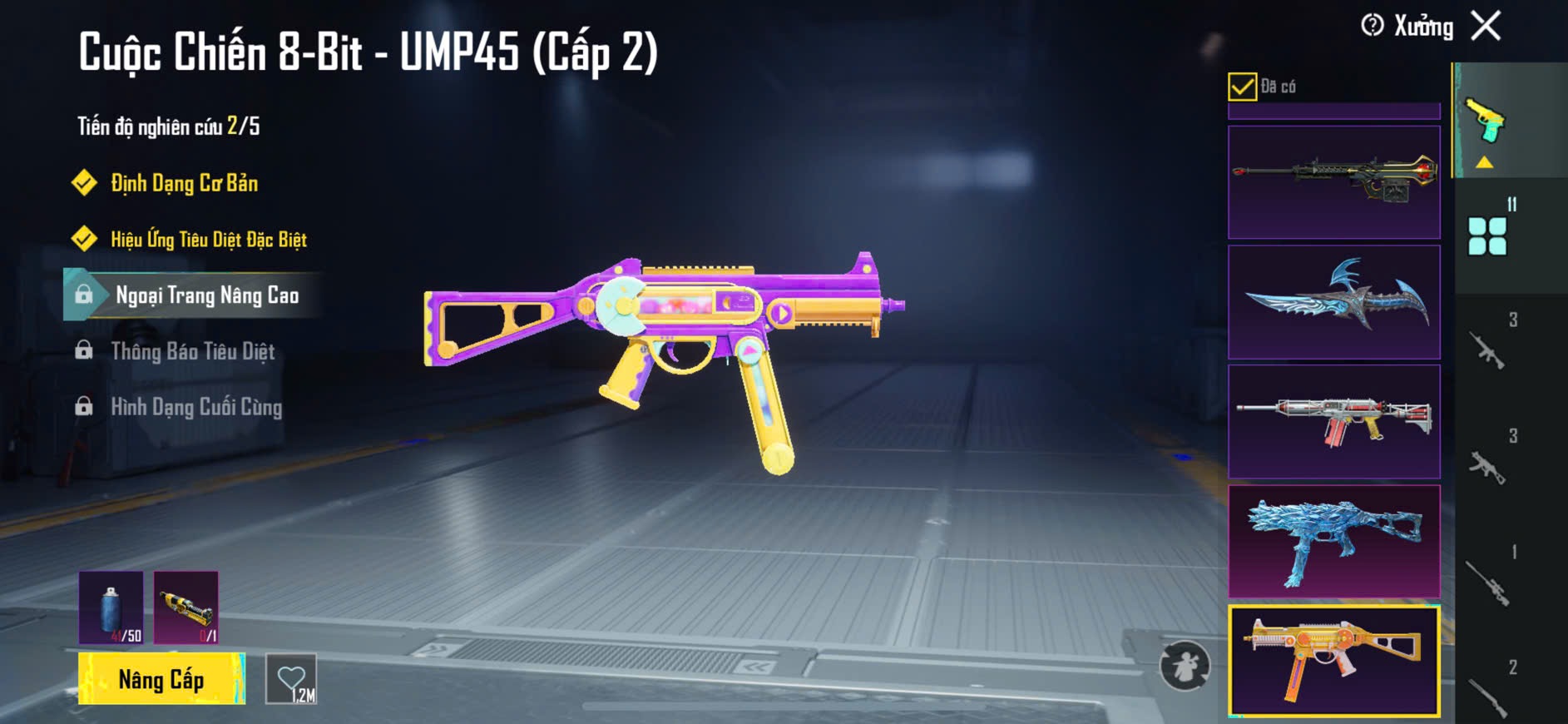The image size is (1568, 724).
Task: Select the black and gold machine gun skin
Action: [1333, 182]
